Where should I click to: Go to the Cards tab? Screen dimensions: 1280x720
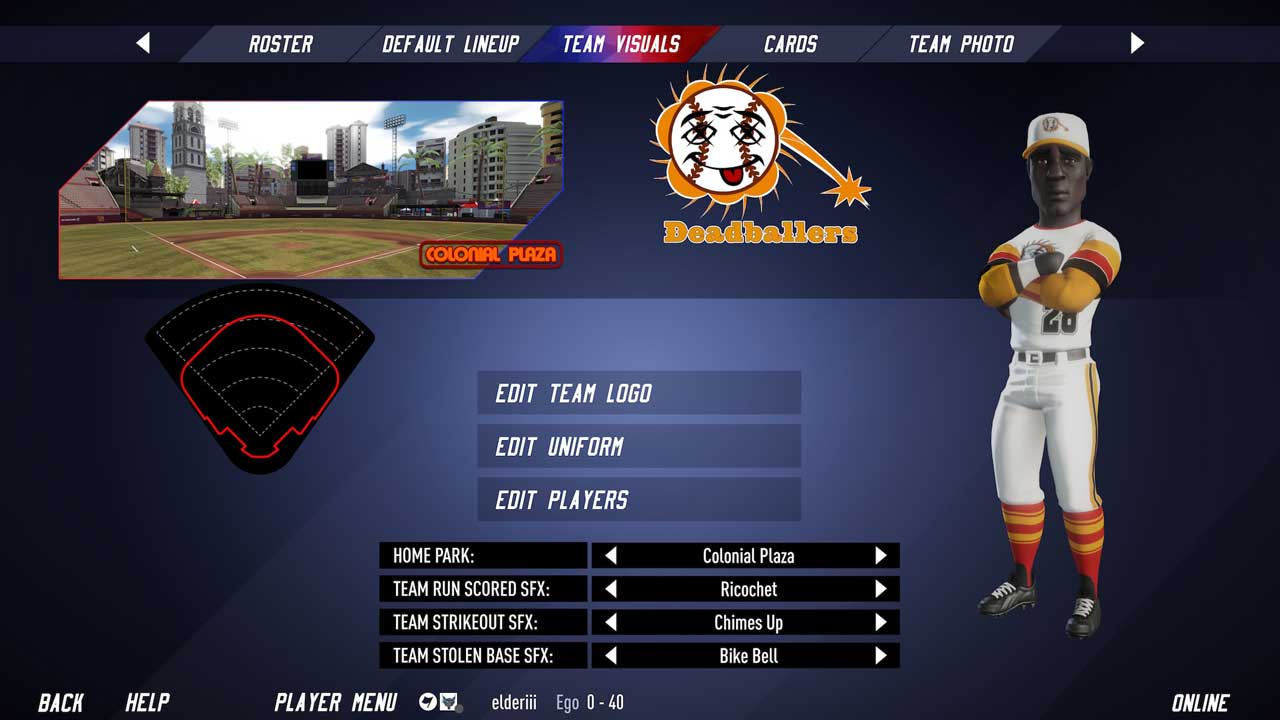[x=790, y=44]
